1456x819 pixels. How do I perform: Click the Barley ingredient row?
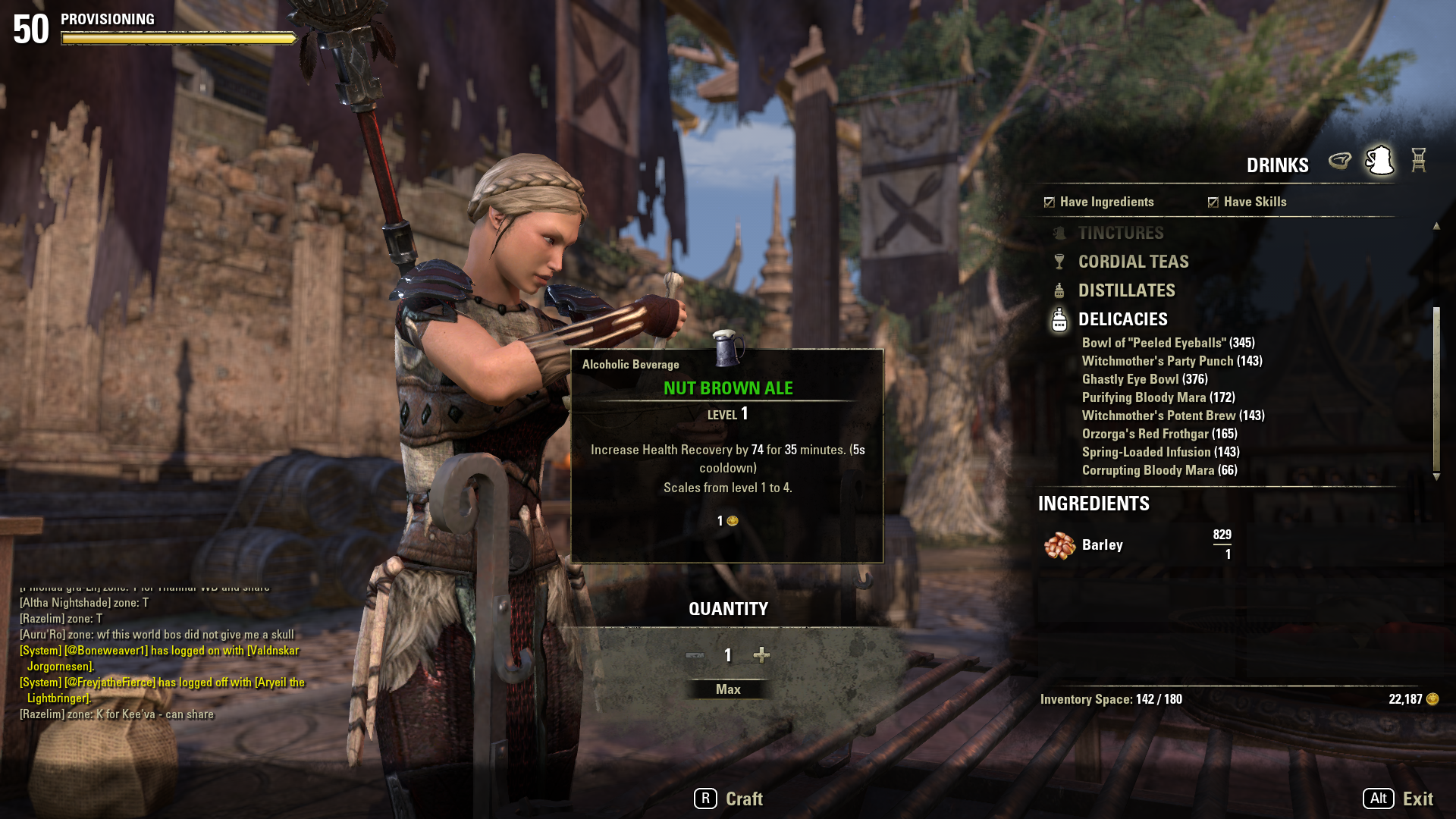coord(1137,545)
